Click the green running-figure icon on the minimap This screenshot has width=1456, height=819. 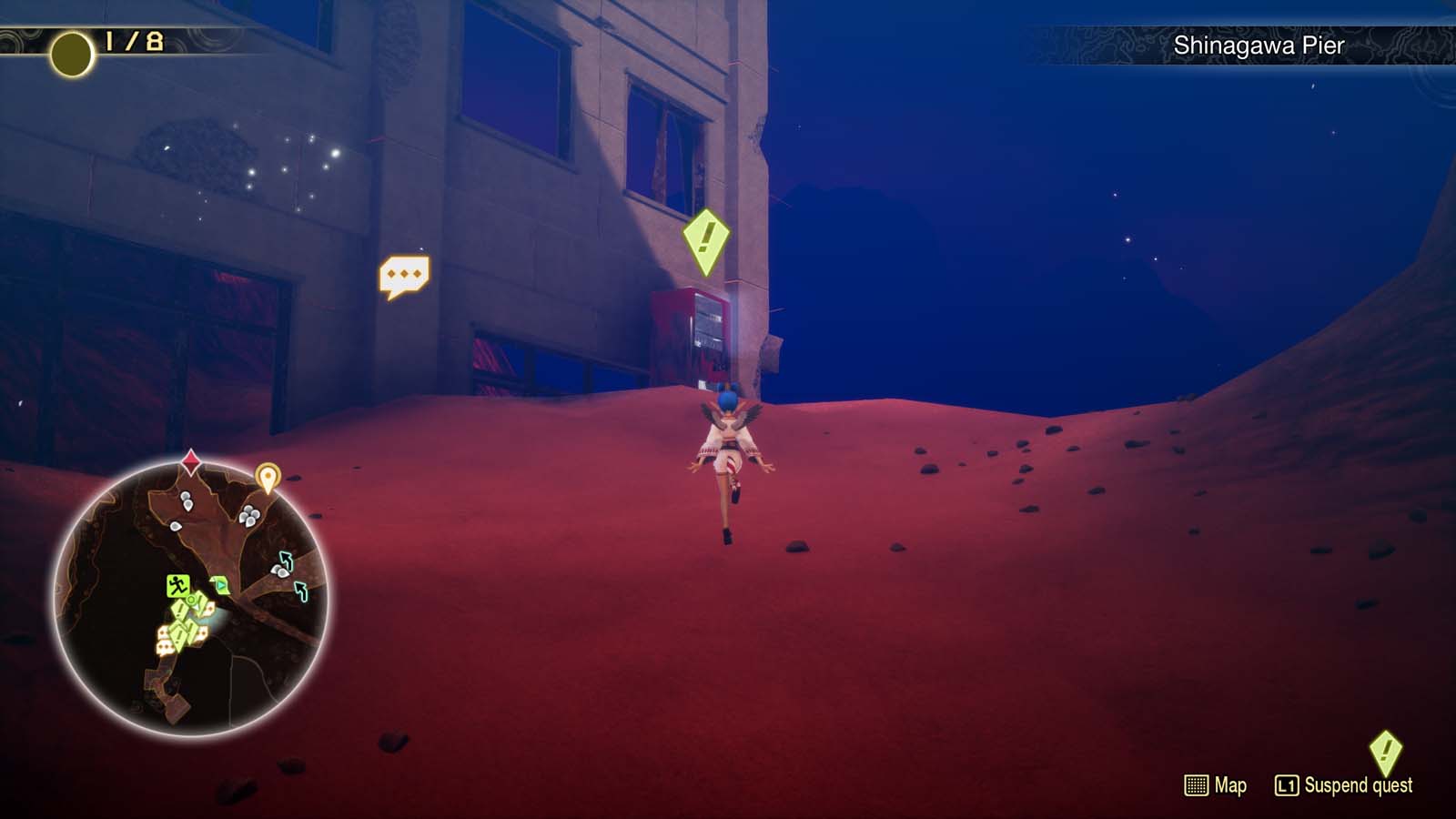[177, 585]
